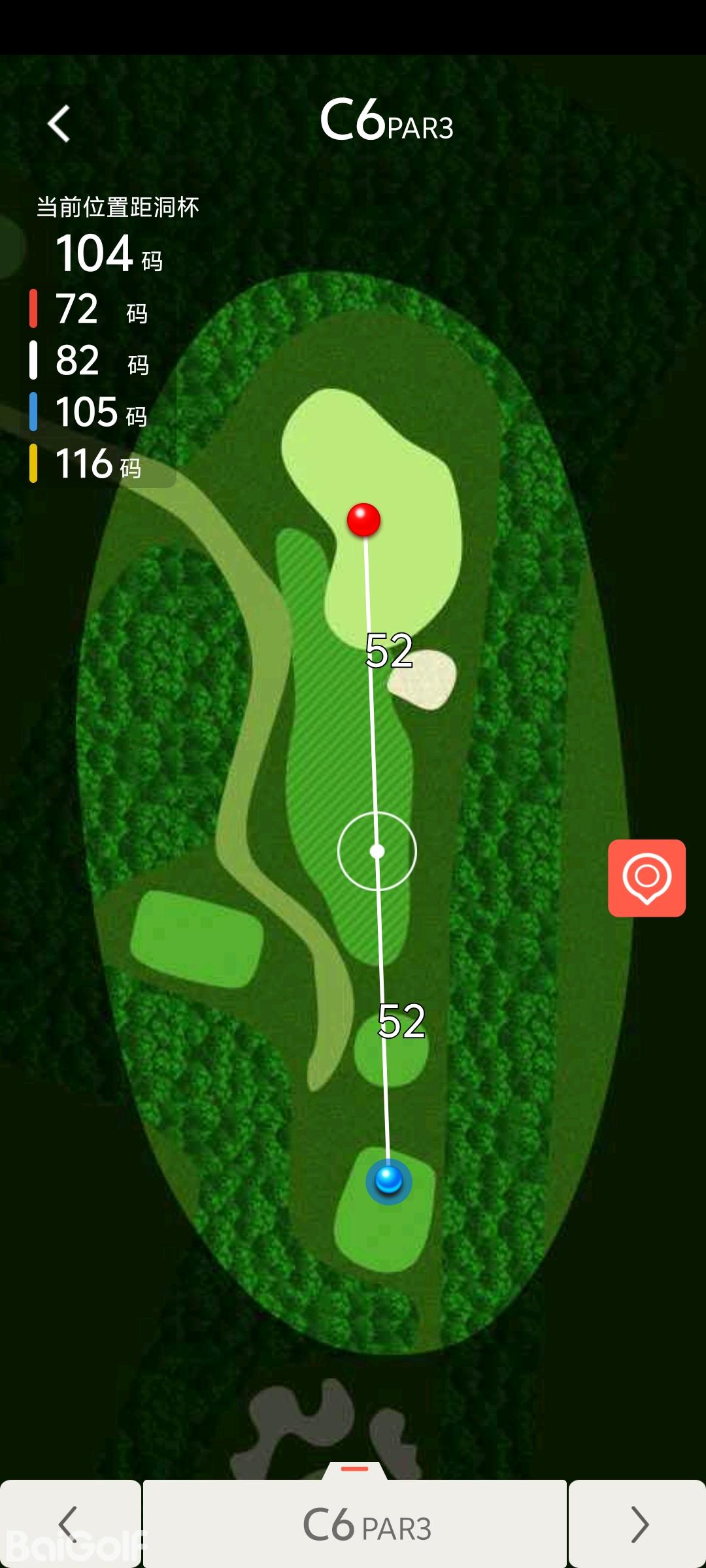The height and width of the screenshot is (1568, 706).
Task: Select the blue current position marker
Action: pyautogui.click(x=388, y=1180)
